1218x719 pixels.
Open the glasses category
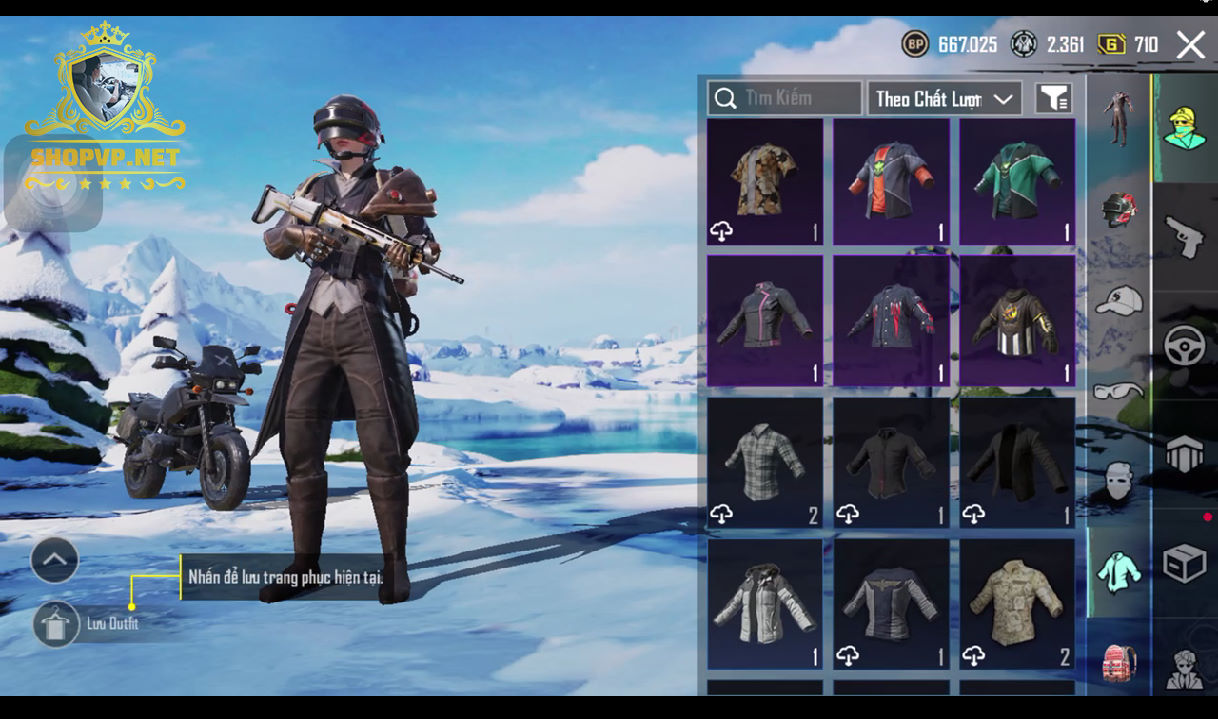(1118, 390)
